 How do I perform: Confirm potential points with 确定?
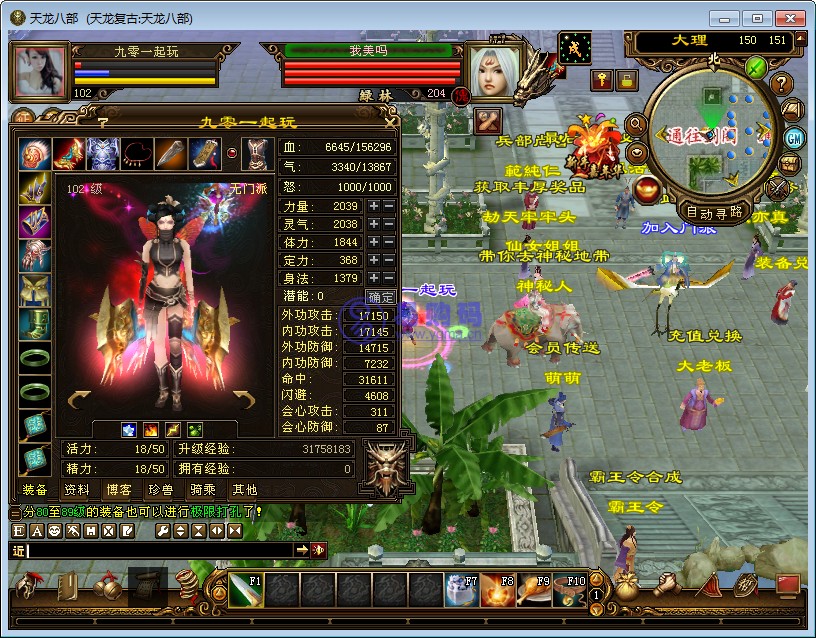pos(381,297)
